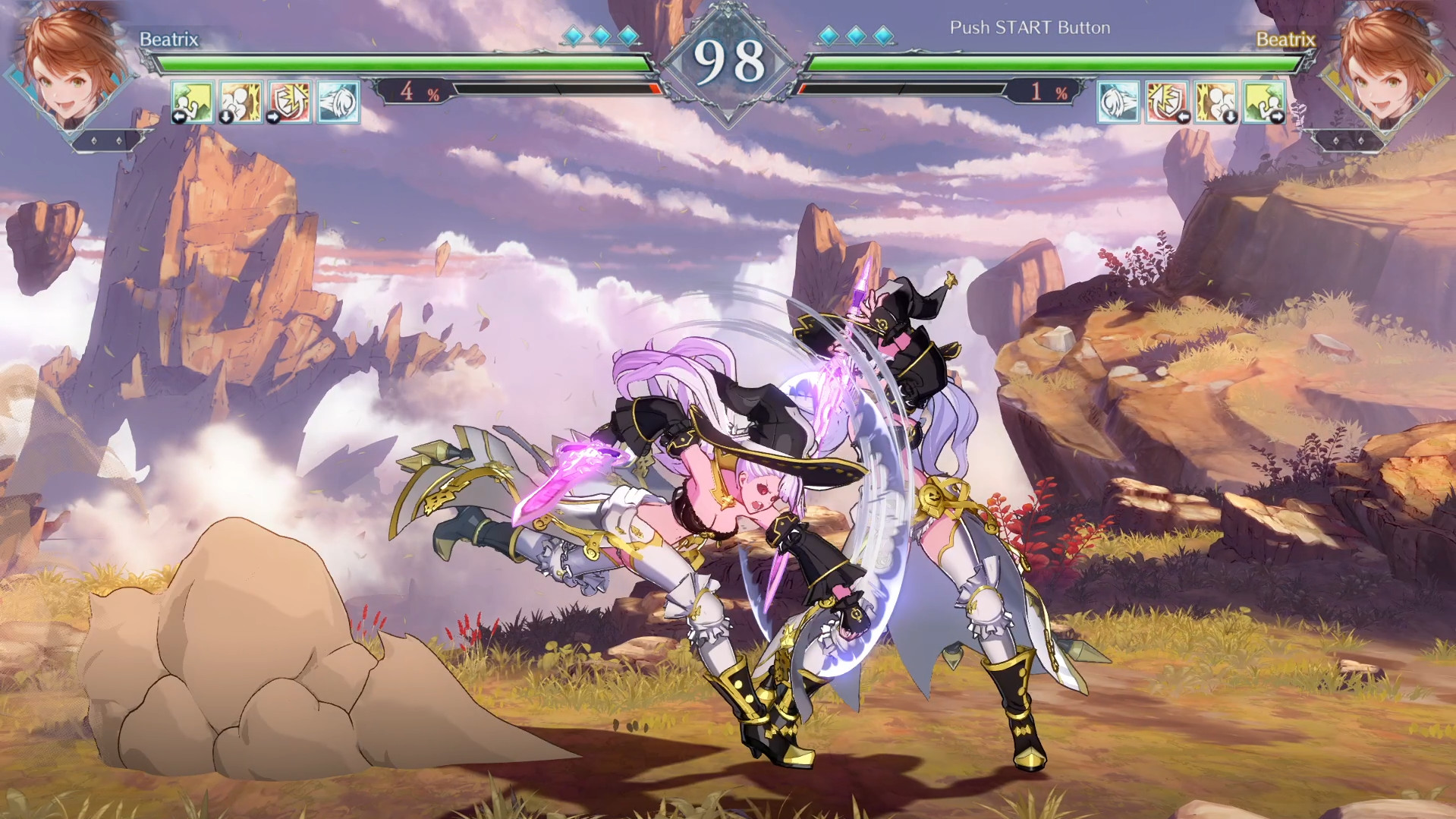Toggle the left-arrow input marker on green skill

[179, 116]
